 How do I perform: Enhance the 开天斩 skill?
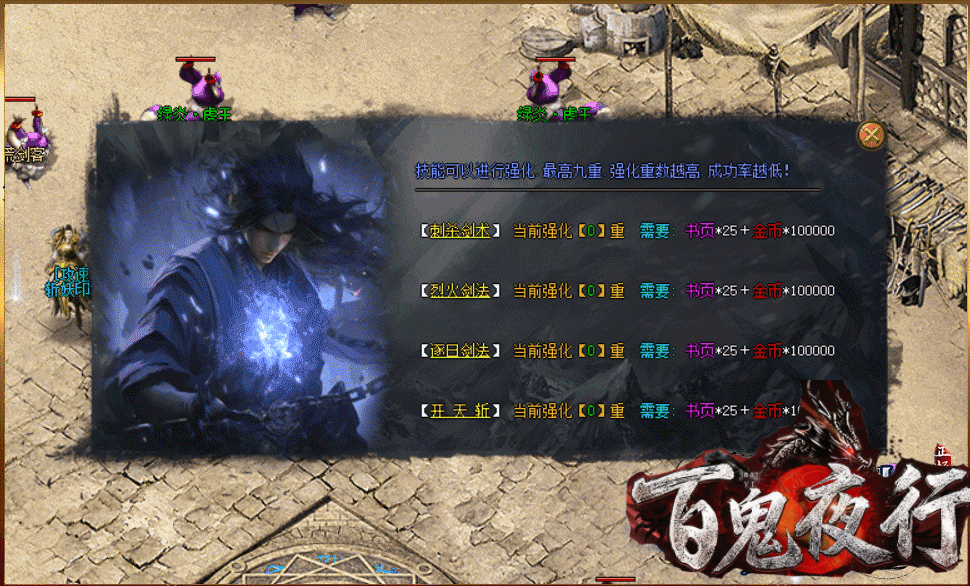point(460,411)
